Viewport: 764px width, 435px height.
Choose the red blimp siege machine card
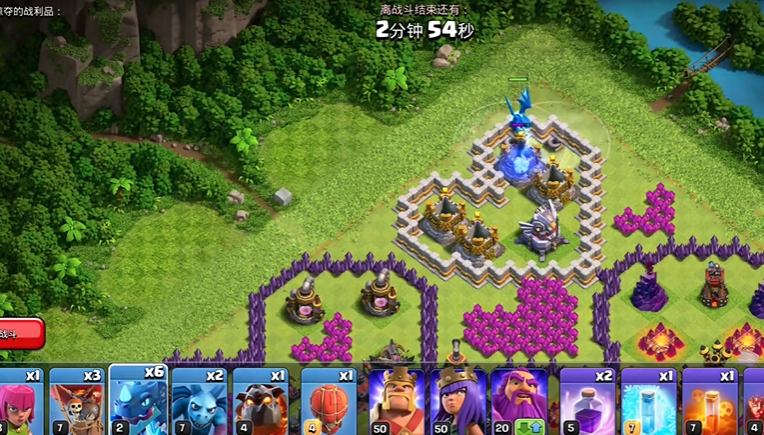(328, 402)
